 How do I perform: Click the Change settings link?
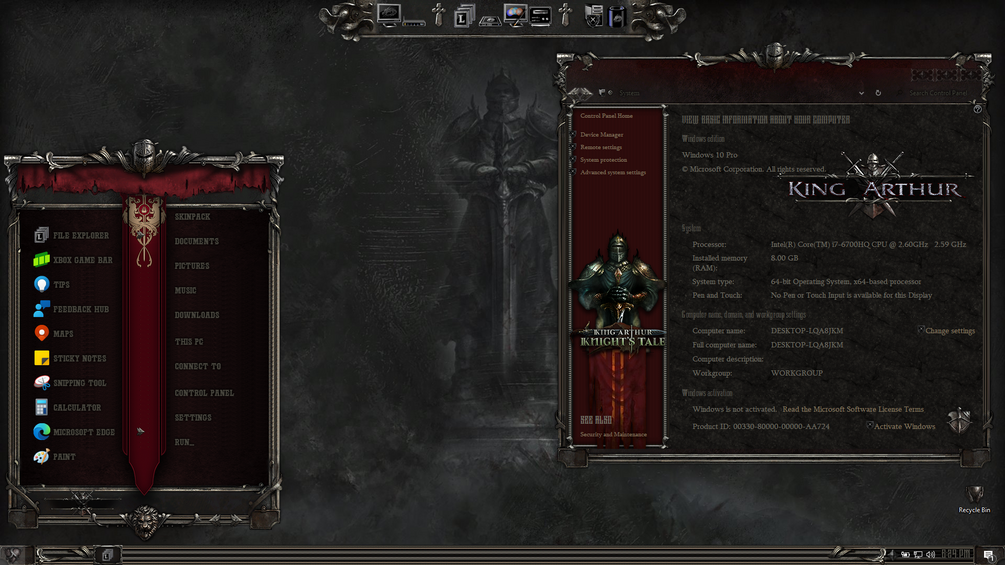(949, 331)
